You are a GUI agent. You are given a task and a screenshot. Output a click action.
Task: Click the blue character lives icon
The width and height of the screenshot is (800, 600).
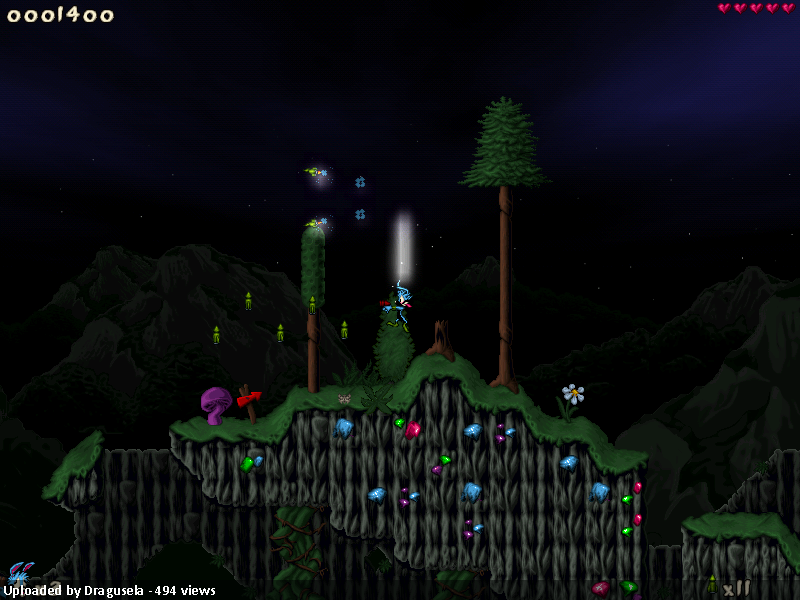point(19,573)
